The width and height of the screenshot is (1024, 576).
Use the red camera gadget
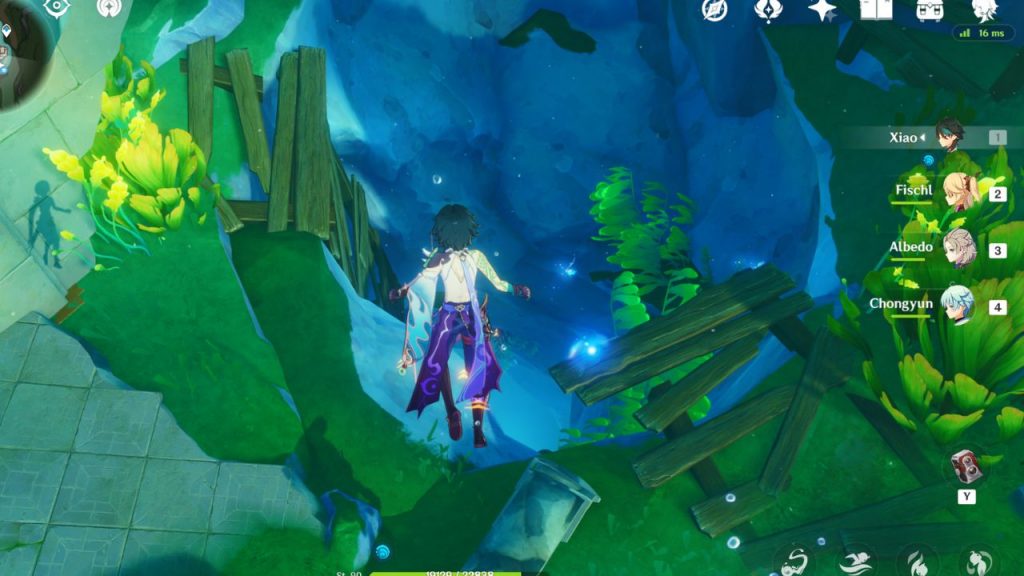coord(965,468)
